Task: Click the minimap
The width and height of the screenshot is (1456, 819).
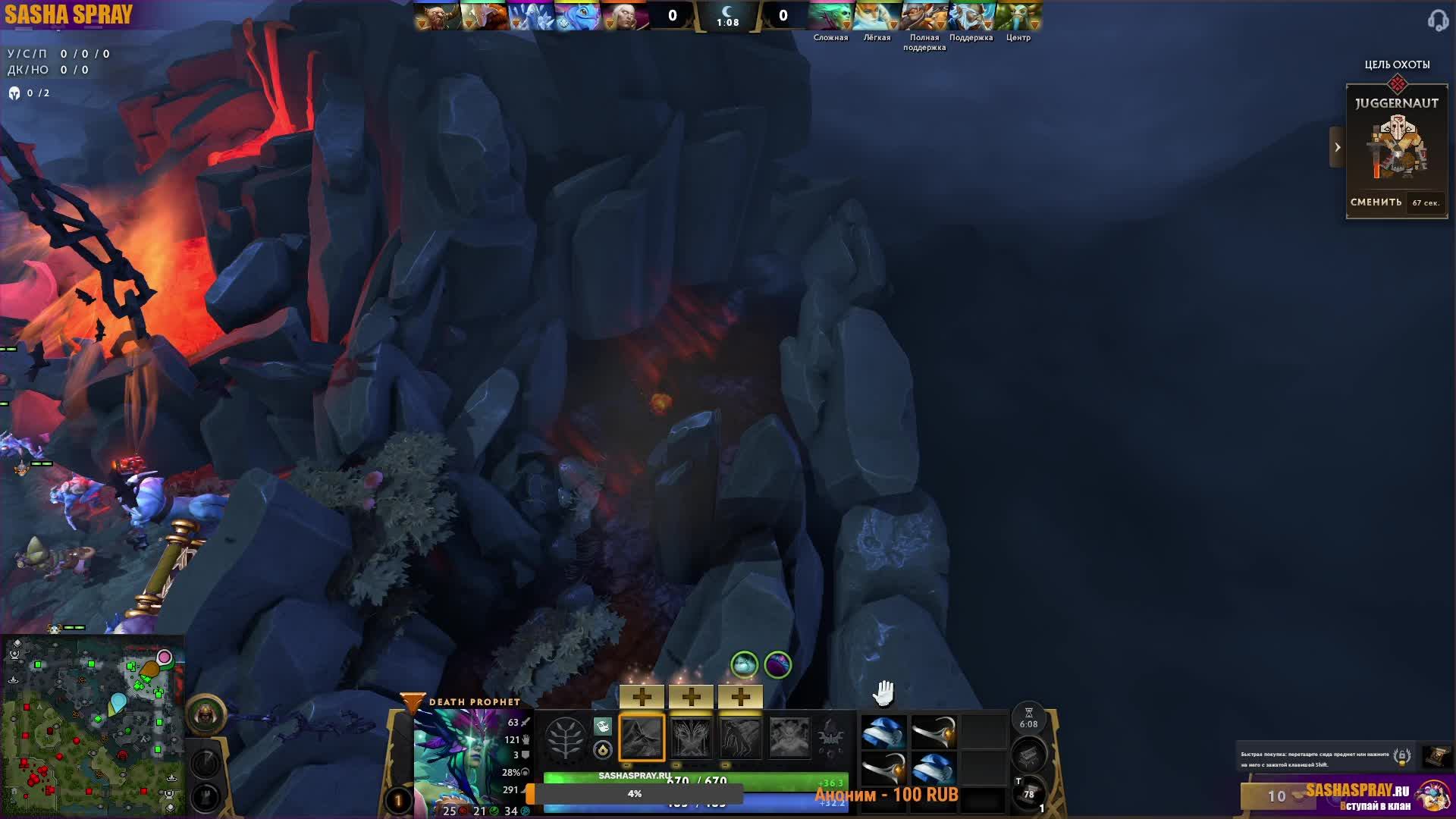Action: click(x=92, y=726)
